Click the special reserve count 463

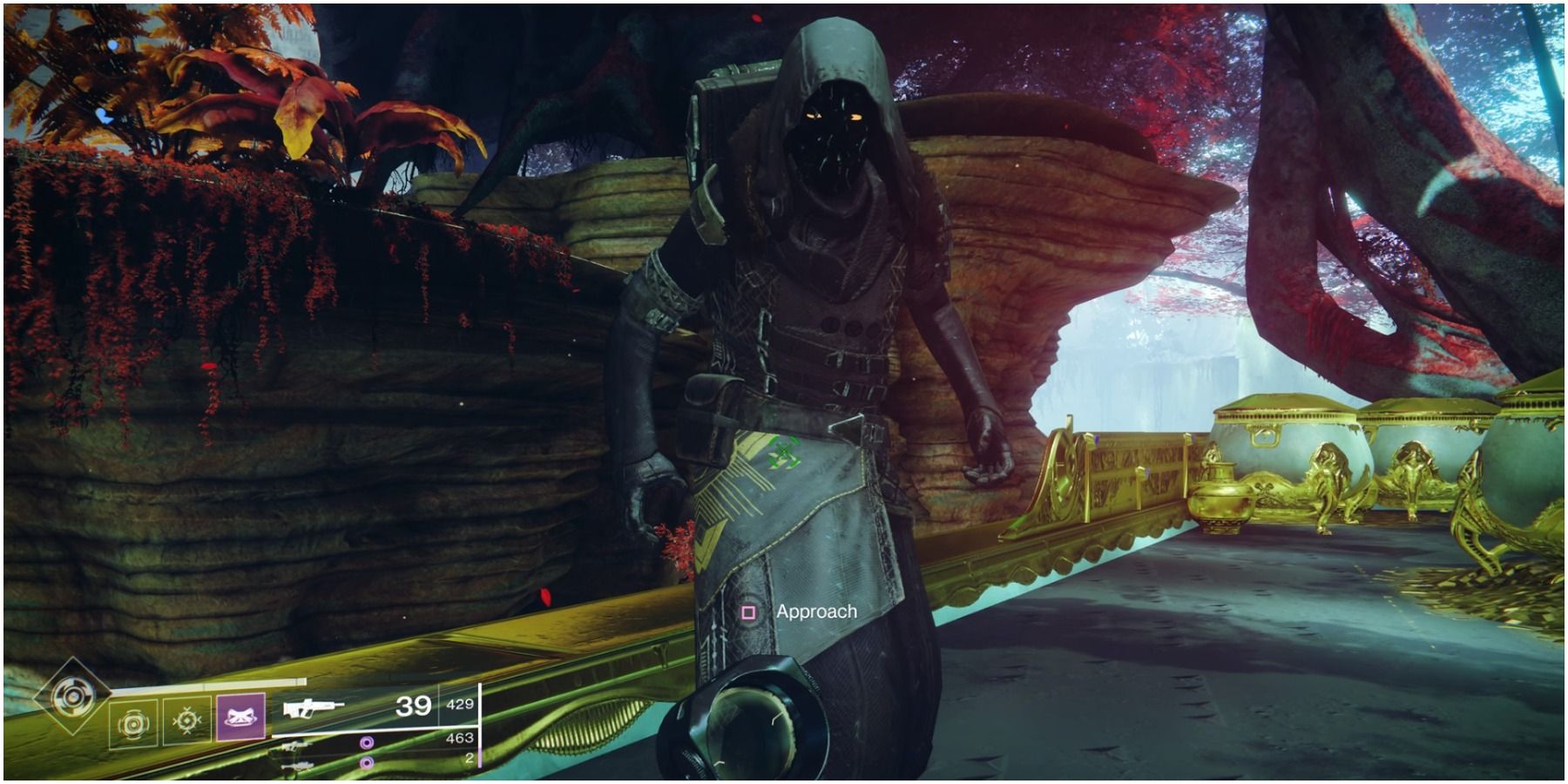pos(459,740)
